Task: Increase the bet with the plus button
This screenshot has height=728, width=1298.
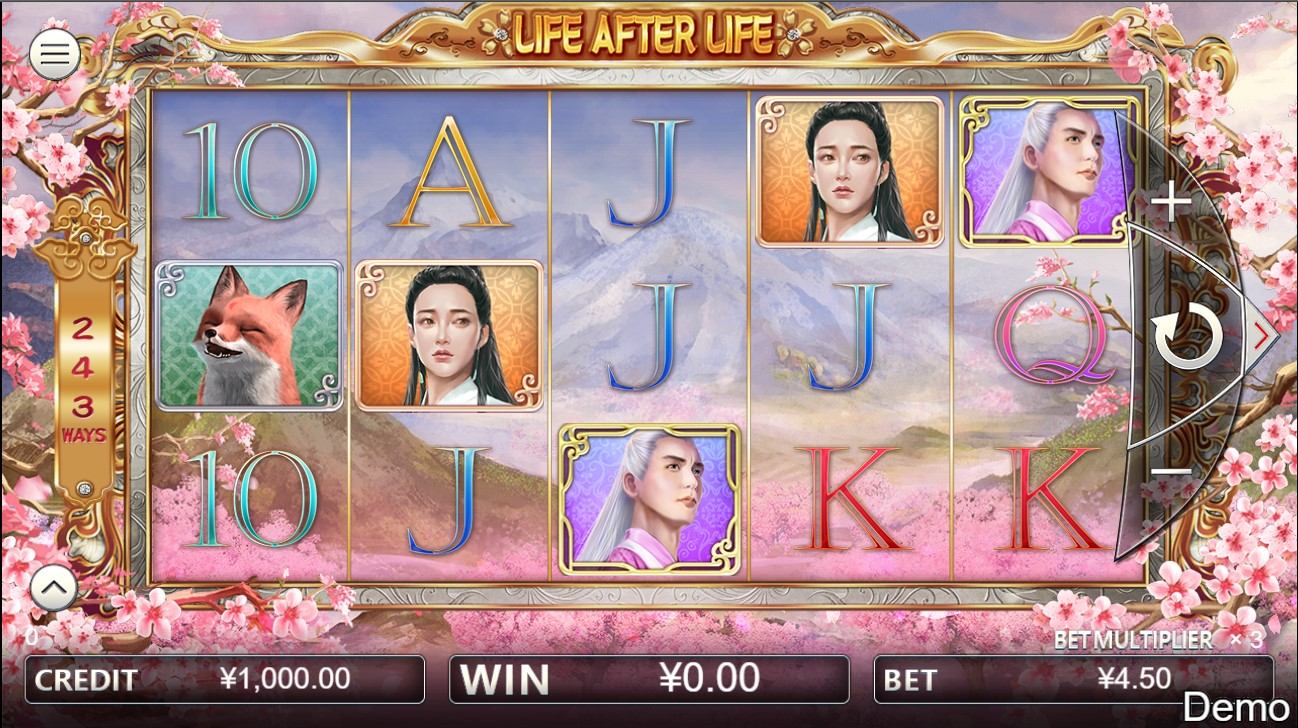Action: 1170,204
